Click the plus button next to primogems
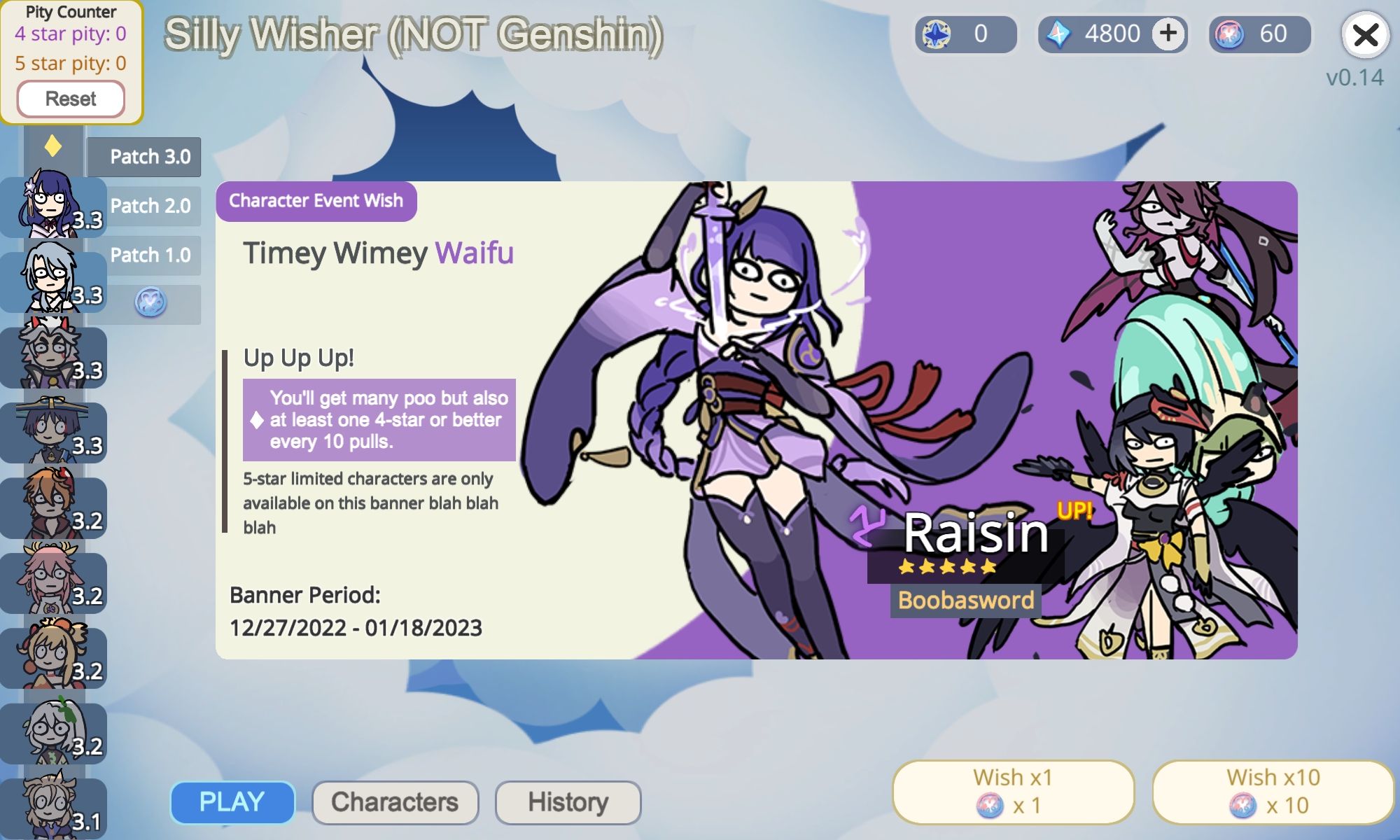Image resolution: width=1400 pixels, height=840 pixels. [x=1168, y=31]
